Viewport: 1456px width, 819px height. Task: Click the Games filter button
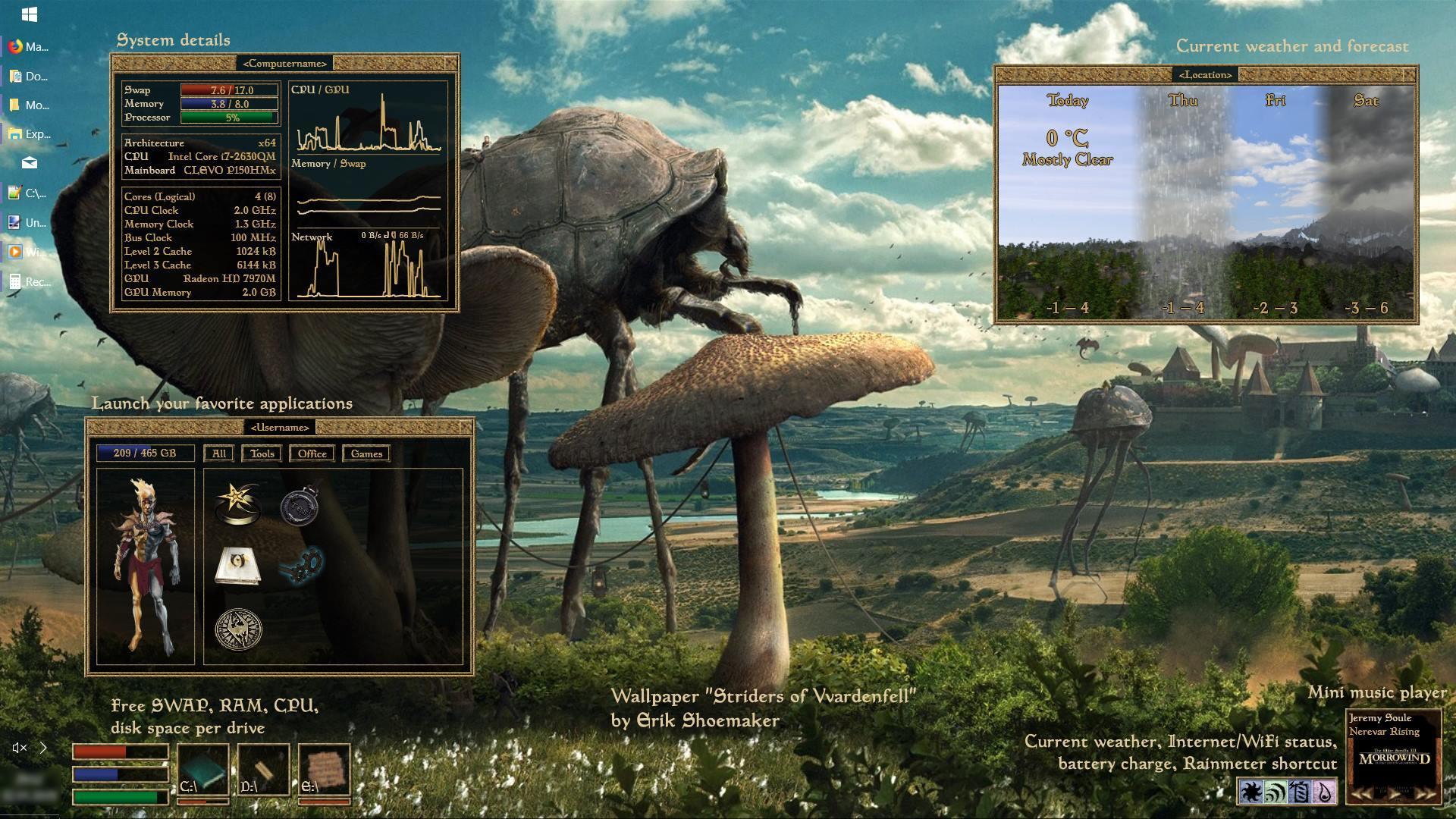pyautogui.click(x=366, y=453)
